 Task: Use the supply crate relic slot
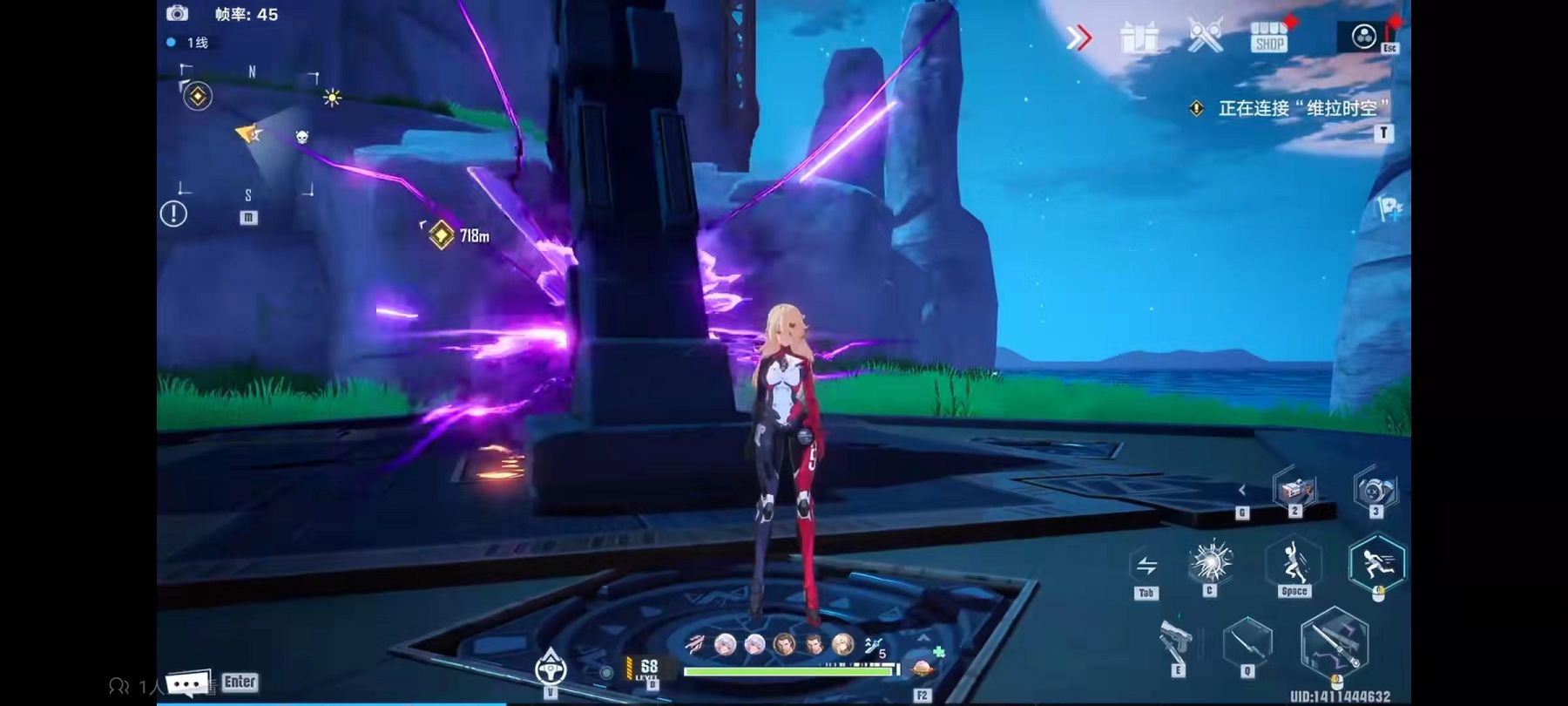(x=1294, y=490)
